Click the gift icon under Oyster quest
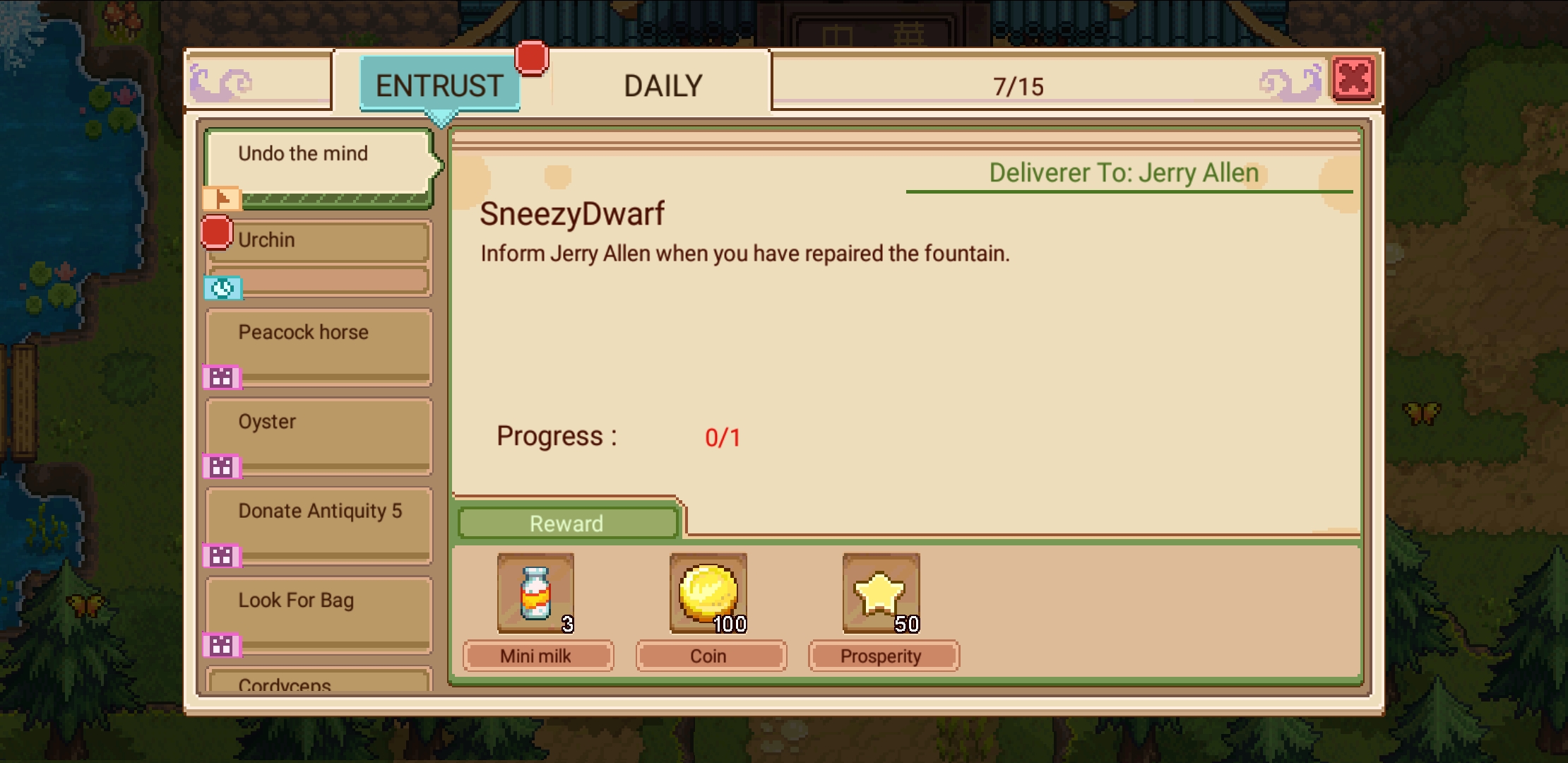The image size is (1568, 763). tap(222, 467)
